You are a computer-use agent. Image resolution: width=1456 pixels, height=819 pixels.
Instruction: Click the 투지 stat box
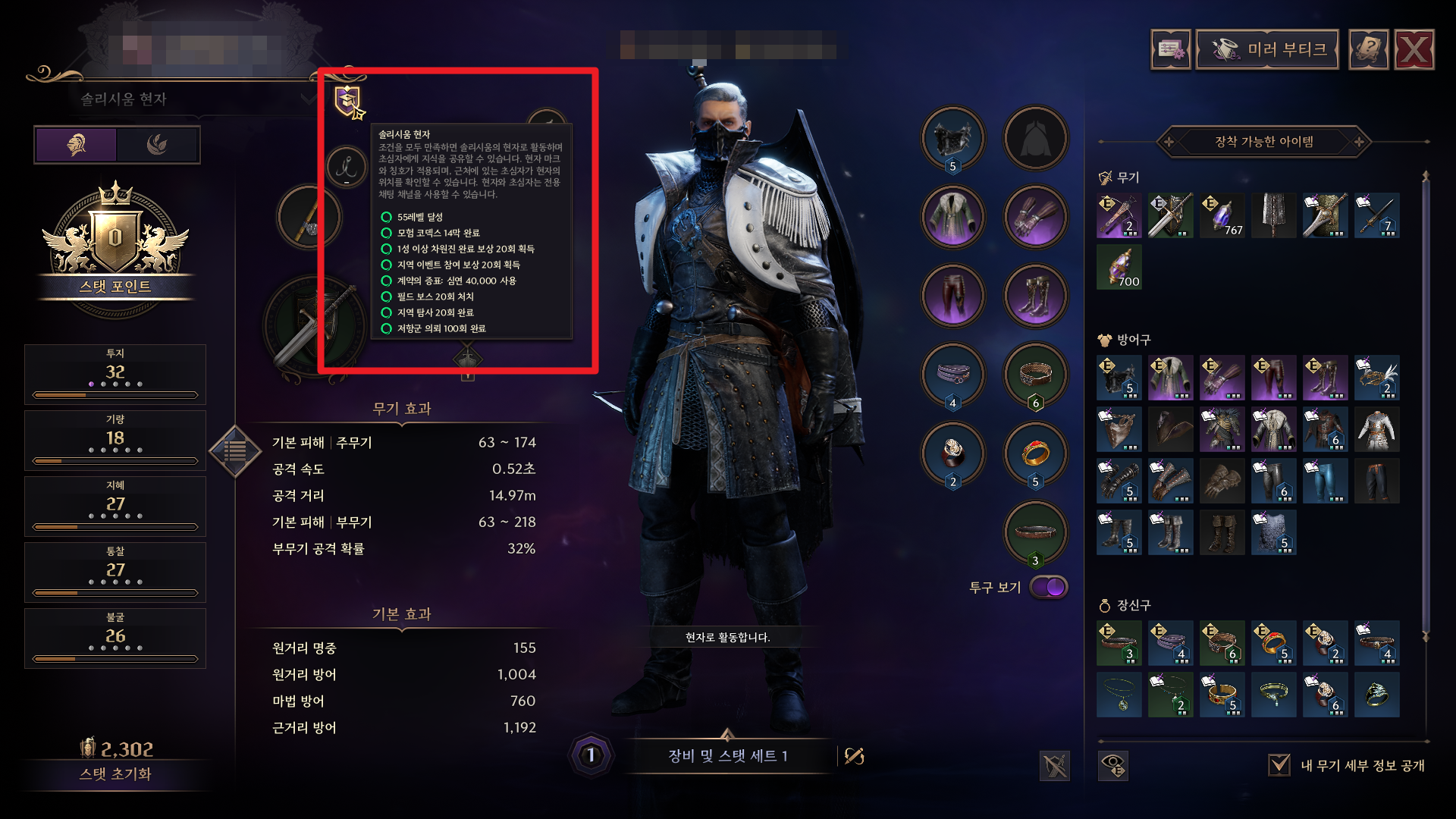(x=115, y=374)
